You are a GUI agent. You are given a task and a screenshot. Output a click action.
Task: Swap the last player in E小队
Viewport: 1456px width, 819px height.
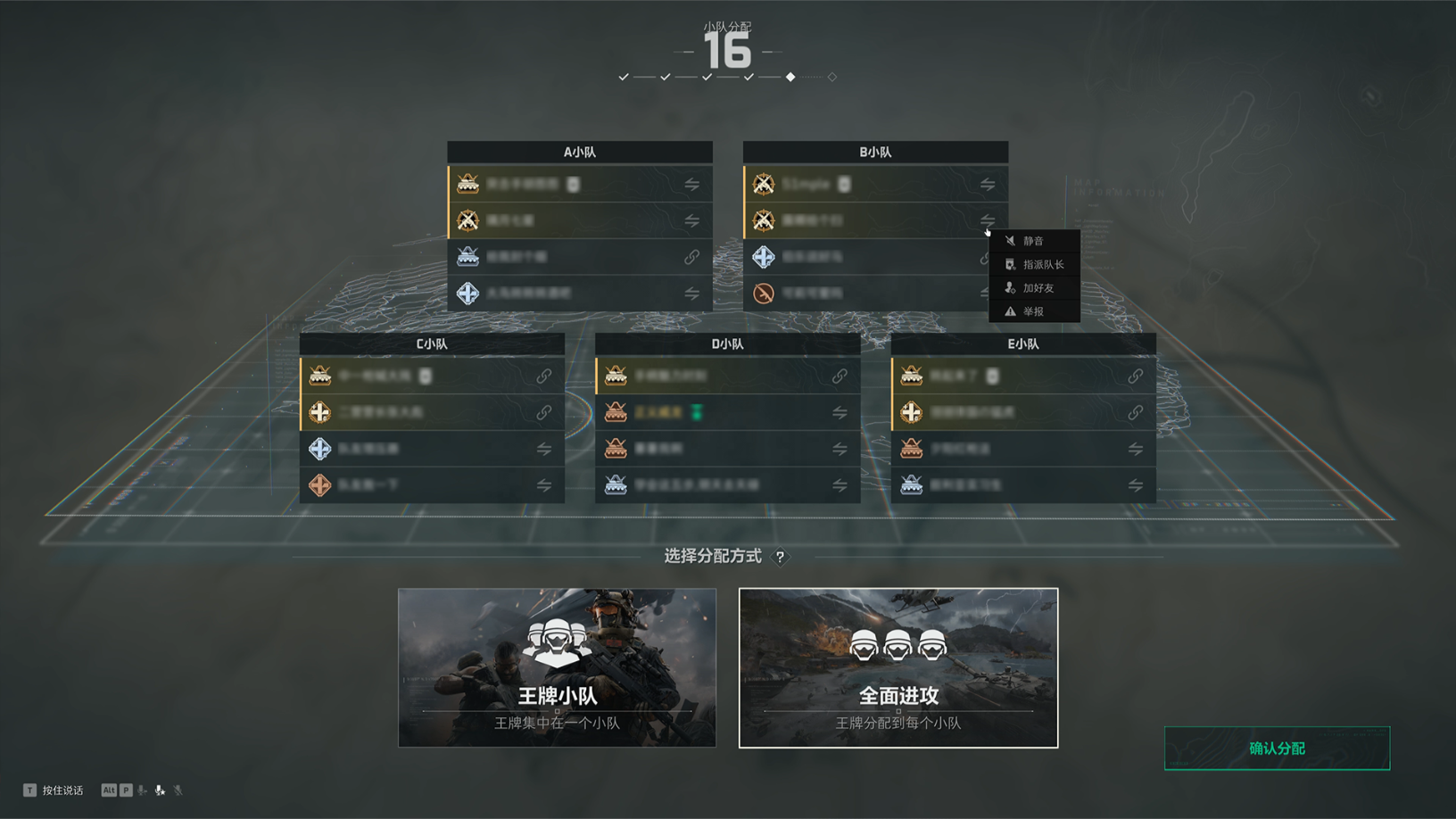pyautogui.click(x=1136, y=485)
